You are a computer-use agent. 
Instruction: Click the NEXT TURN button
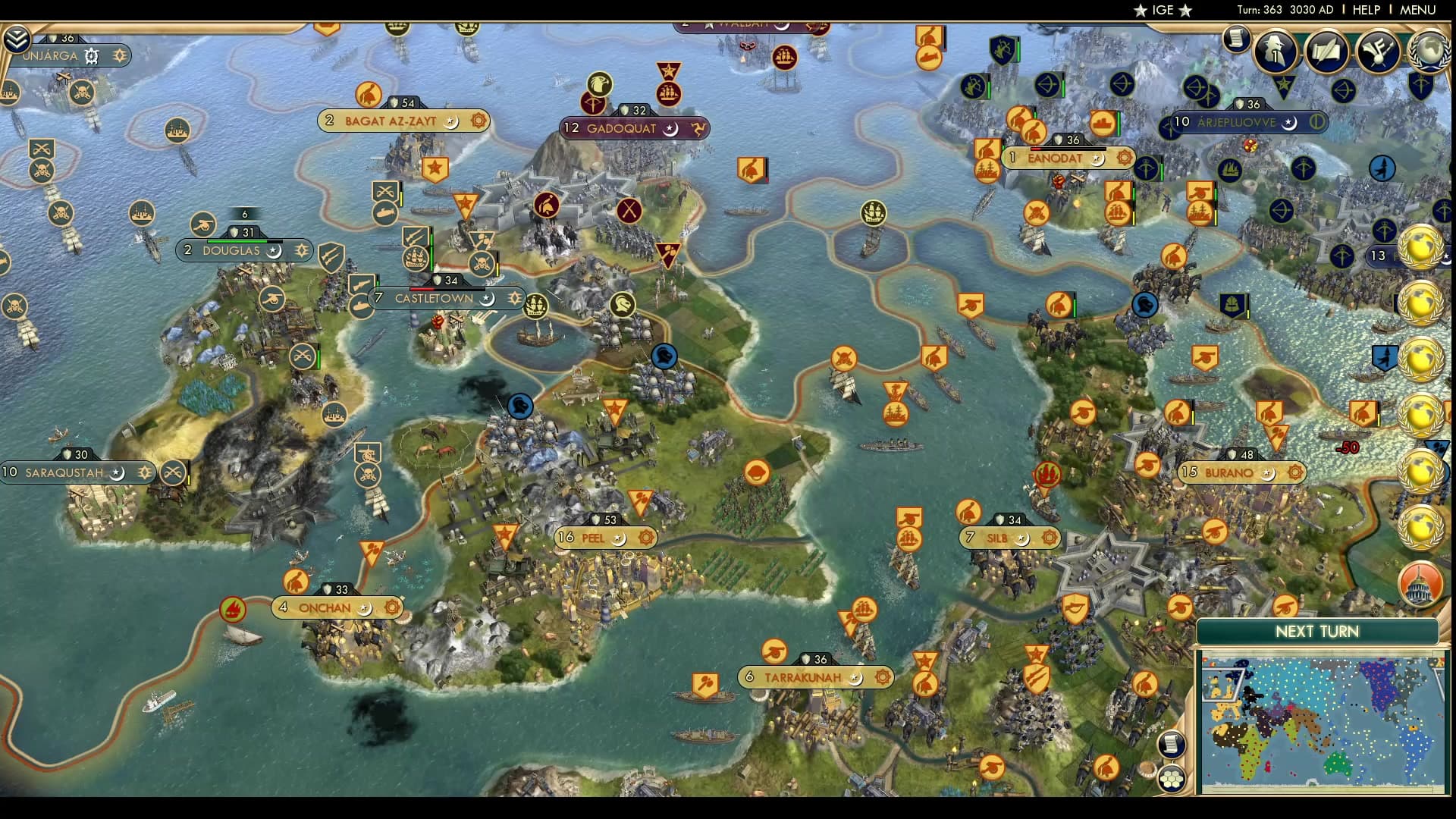coord(1316,632)
